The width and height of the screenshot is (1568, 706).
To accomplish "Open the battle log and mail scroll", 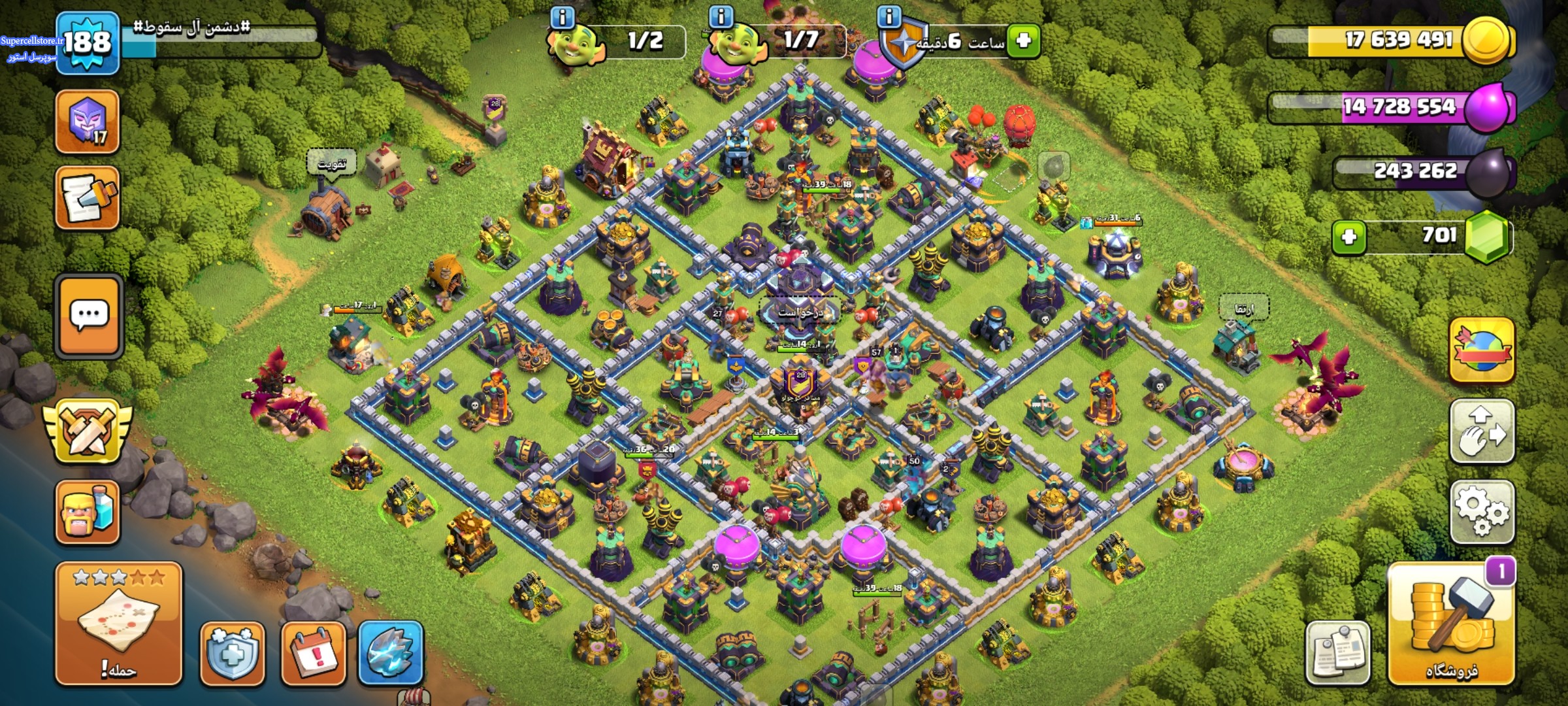I will pos(88,198).
